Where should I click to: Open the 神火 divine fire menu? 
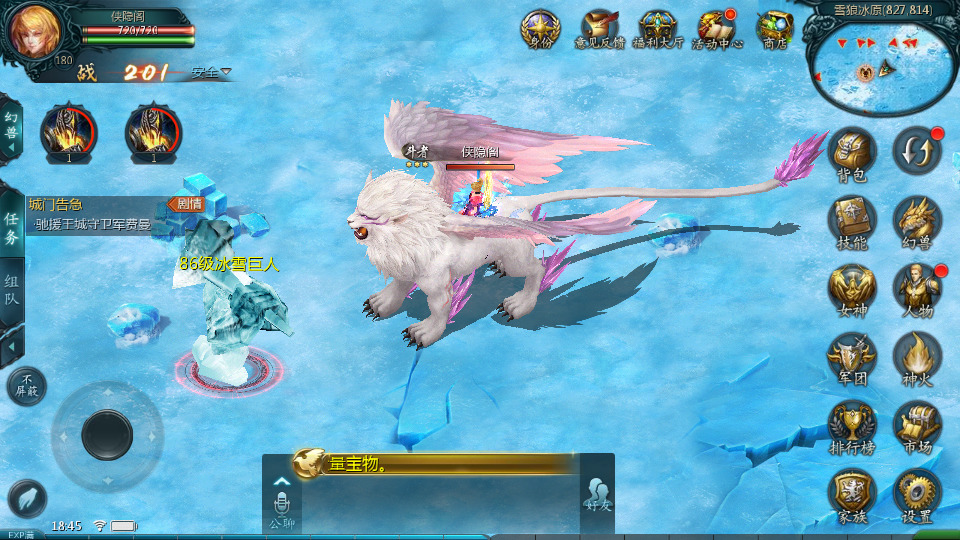click(x=916, y=355)
